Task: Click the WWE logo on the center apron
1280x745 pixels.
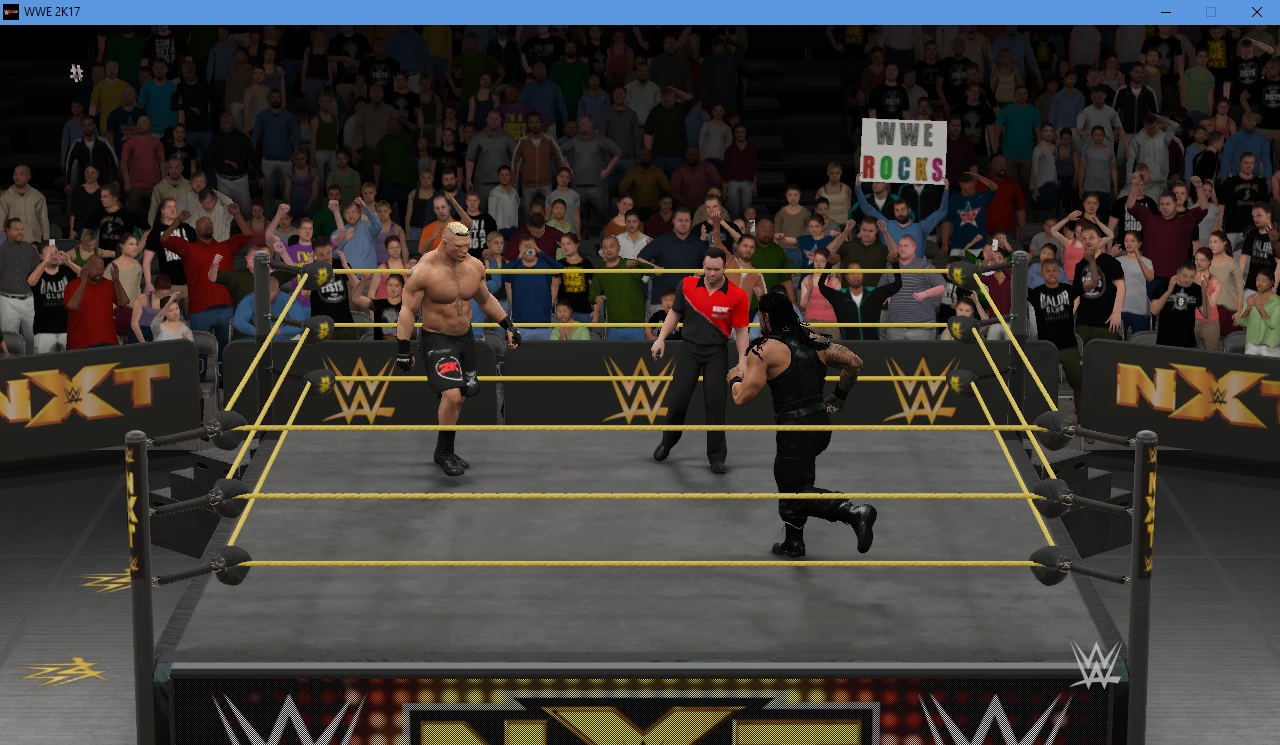Action: coord(640,390)
